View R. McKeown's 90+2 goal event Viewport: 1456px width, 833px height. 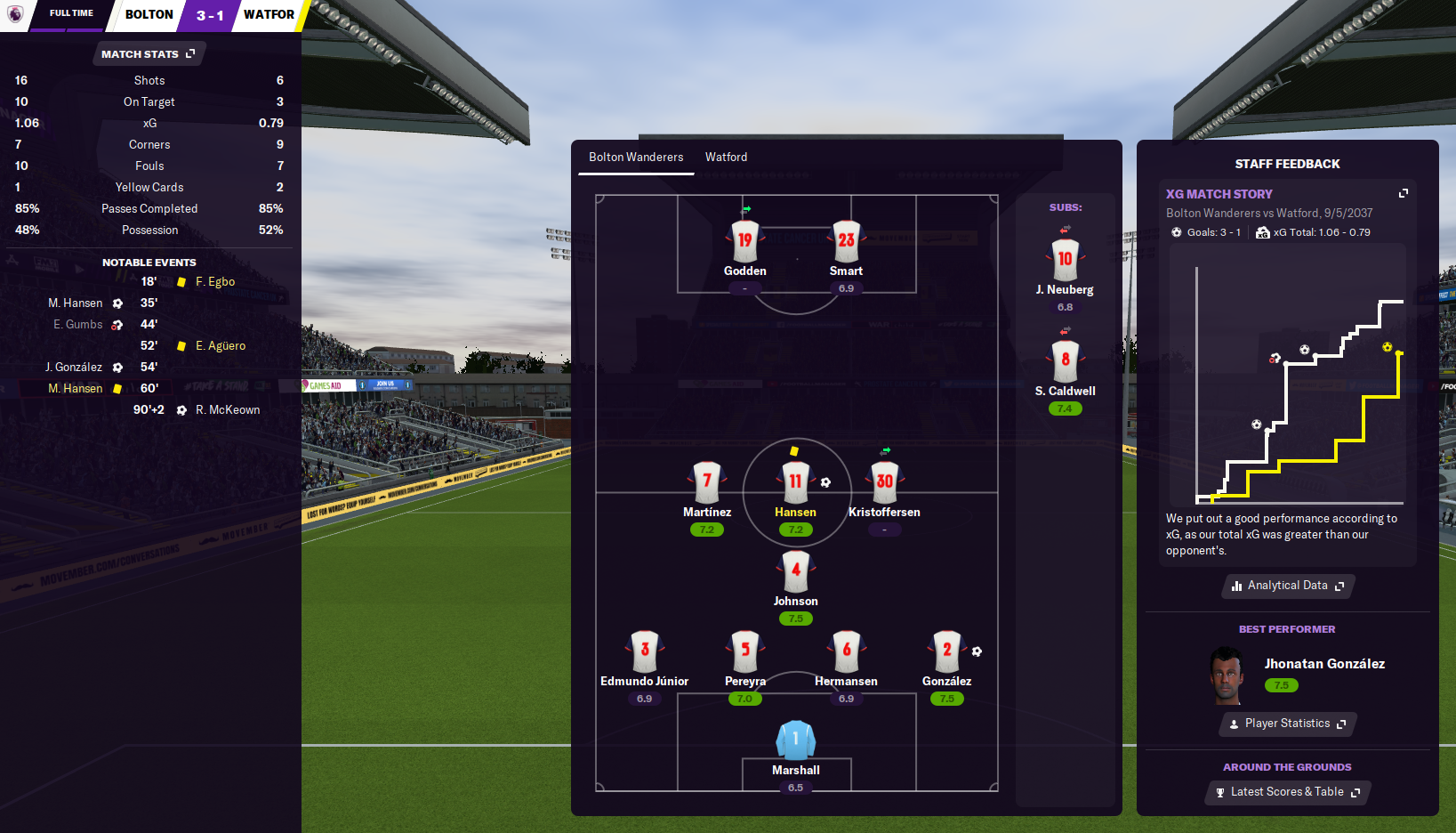228,410
